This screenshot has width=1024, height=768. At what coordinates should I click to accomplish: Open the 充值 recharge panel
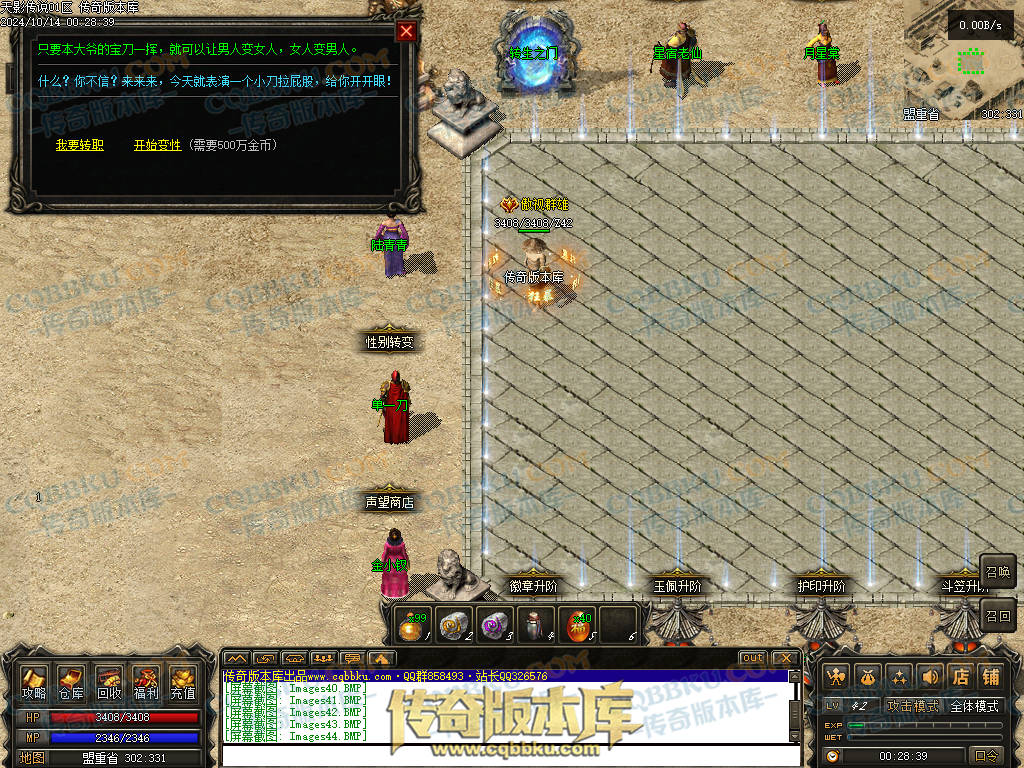coord(183,683)
